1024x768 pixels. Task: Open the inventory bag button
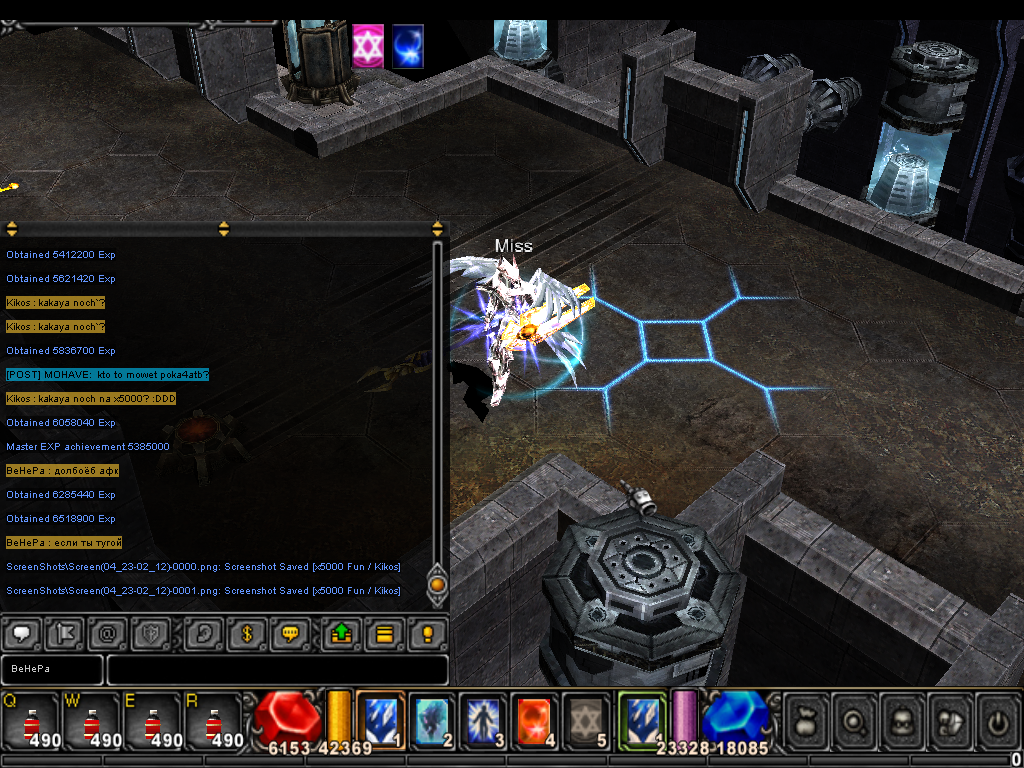(805, 719)
